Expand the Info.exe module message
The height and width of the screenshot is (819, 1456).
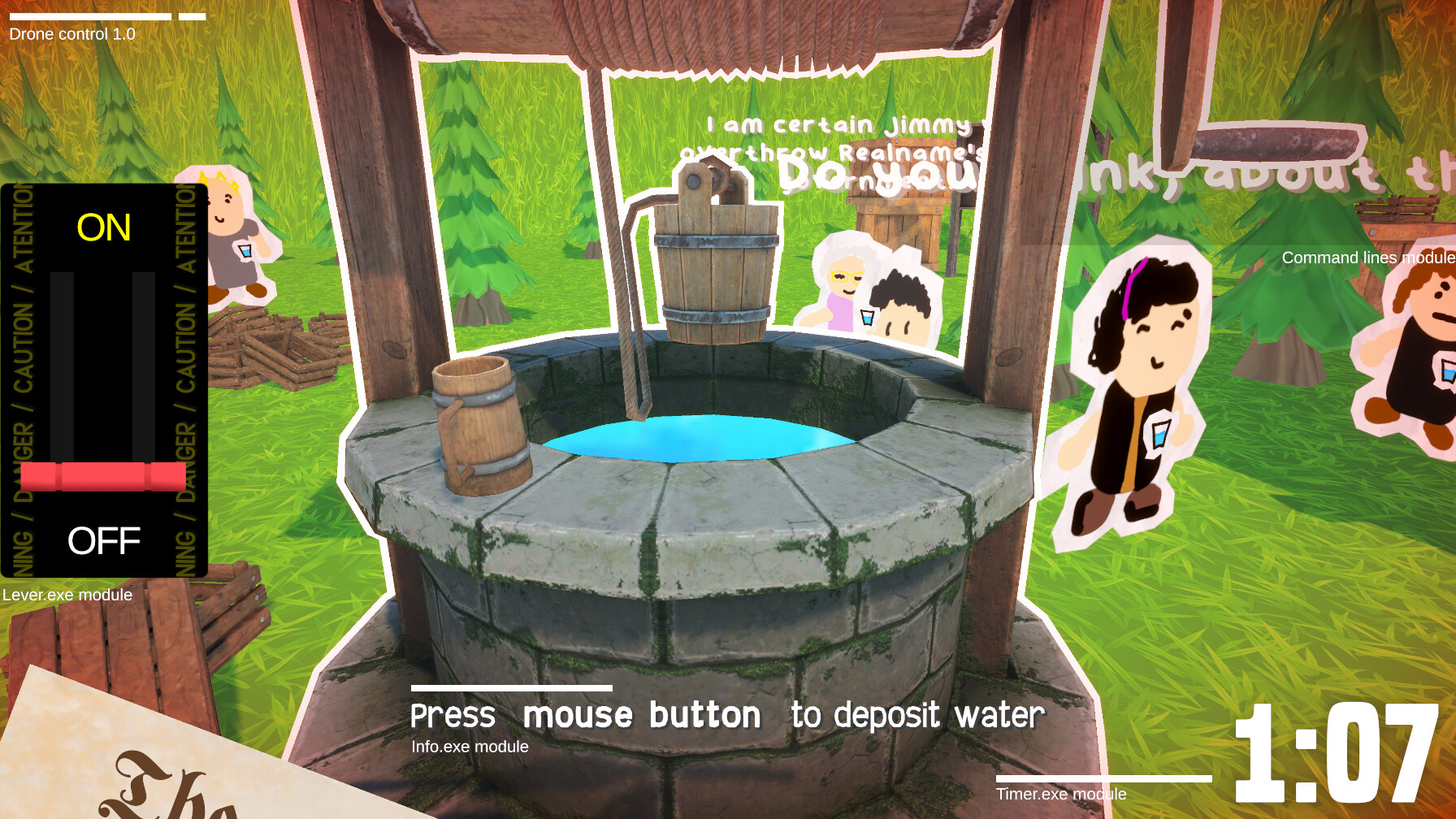pyautogui.click(x=470, y=746)
